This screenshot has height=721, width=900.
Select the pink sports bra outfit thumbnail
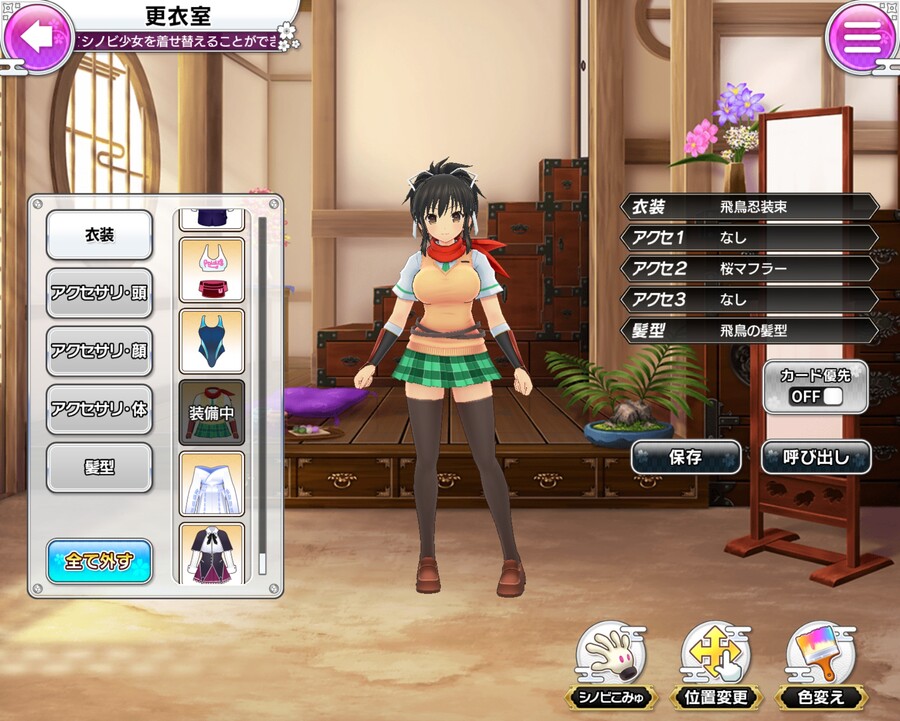tap(211, 269)
